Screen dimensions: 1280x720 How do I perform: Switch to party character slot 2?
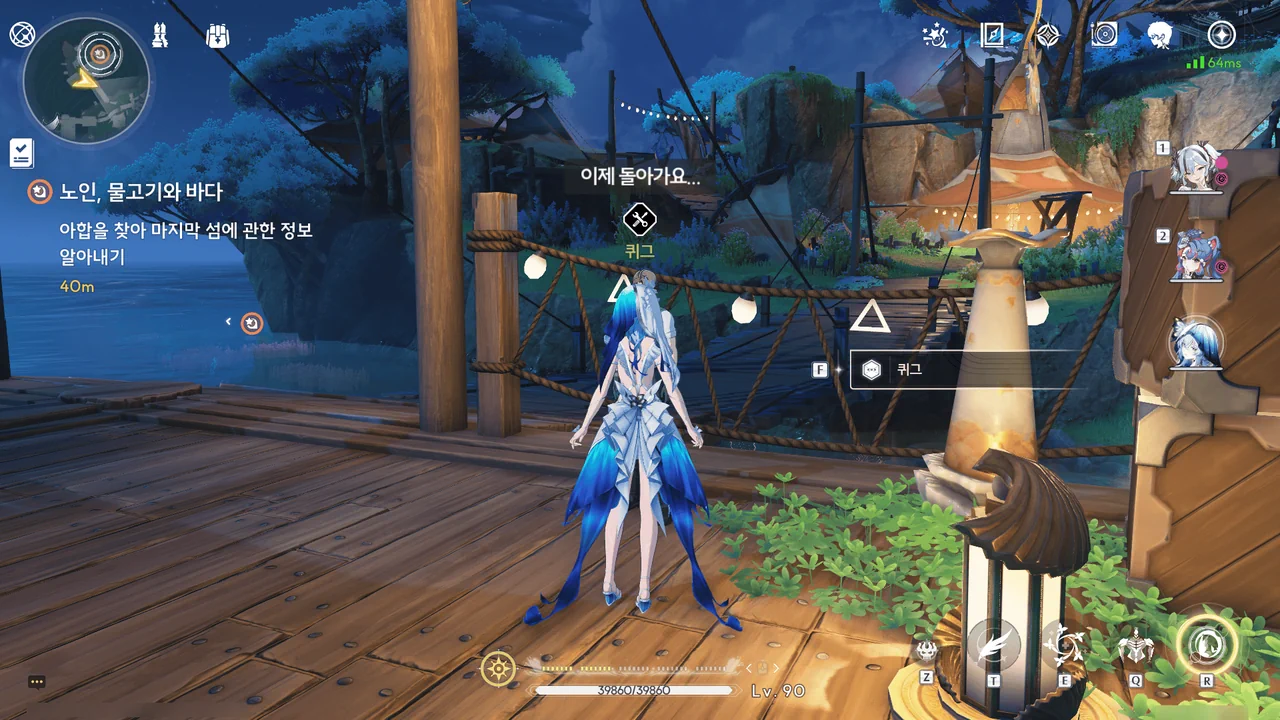pos(1197,255)
